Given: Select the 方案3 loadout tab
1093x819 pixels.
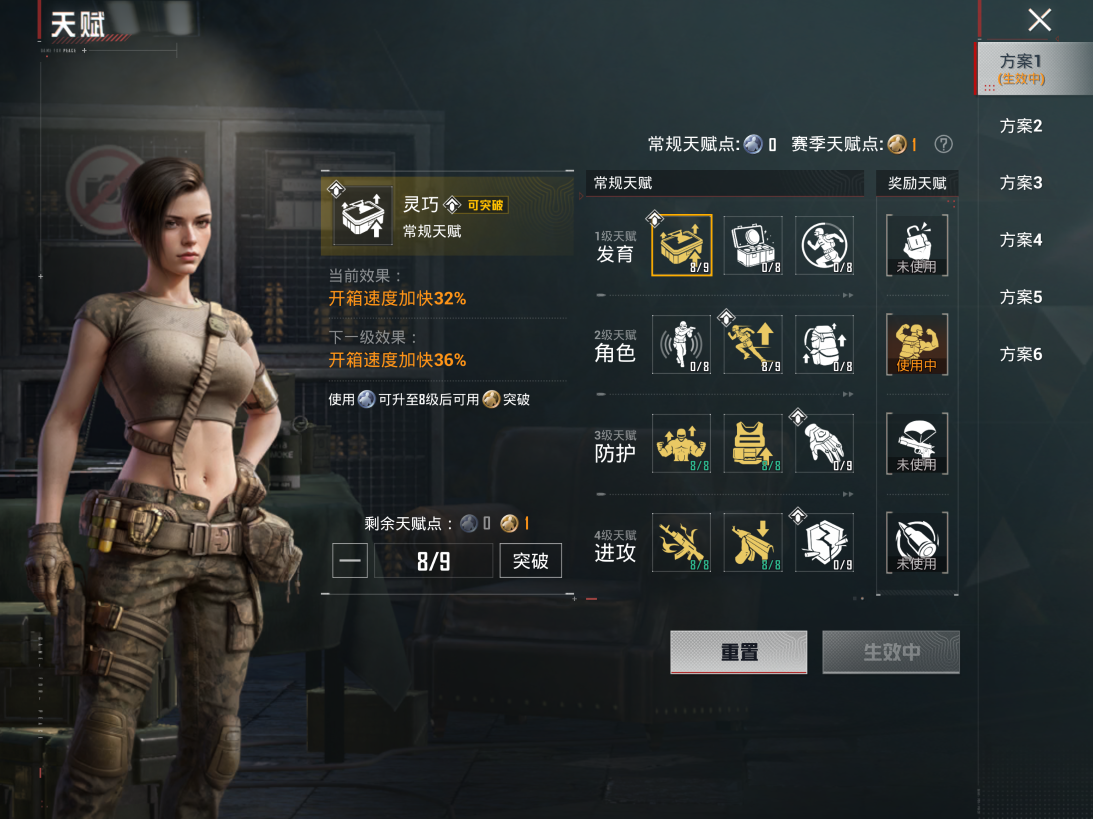Looking at the screenshot, I should pyautogui.click(x=1021, y=183).
